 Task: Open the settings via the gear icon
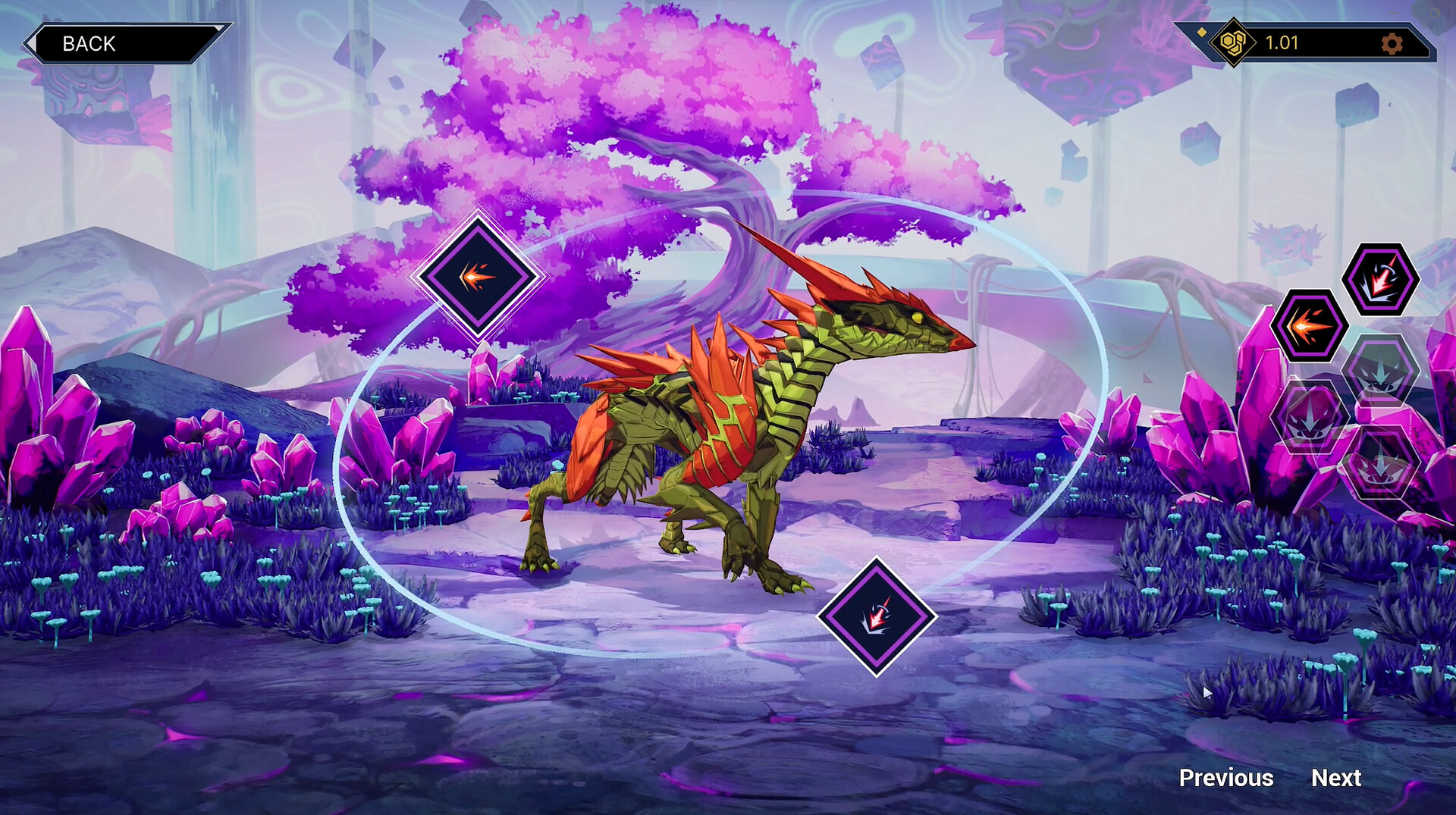1394,44
